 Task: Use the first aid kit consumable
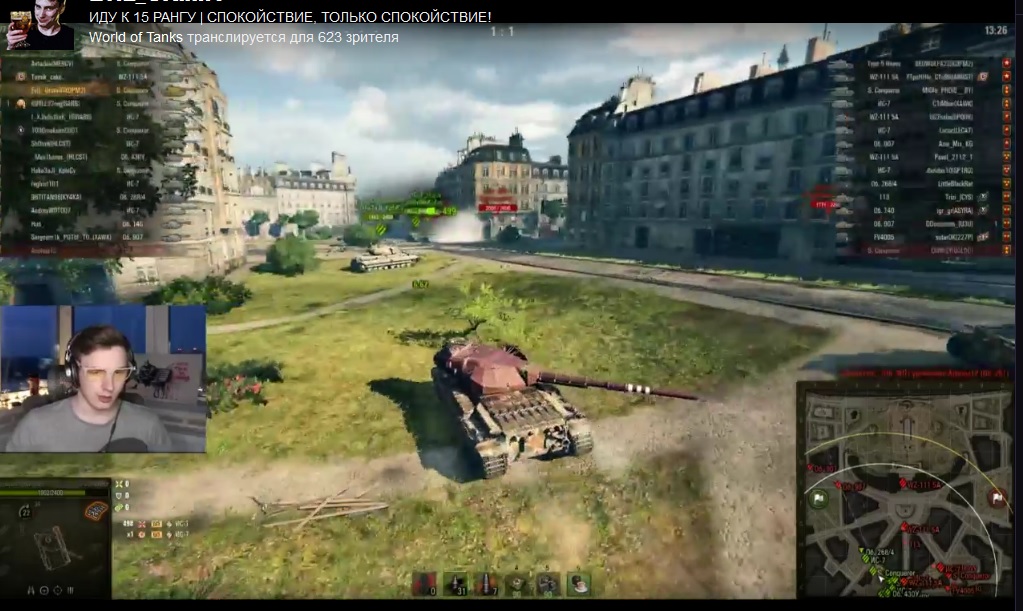pos(547,583)
